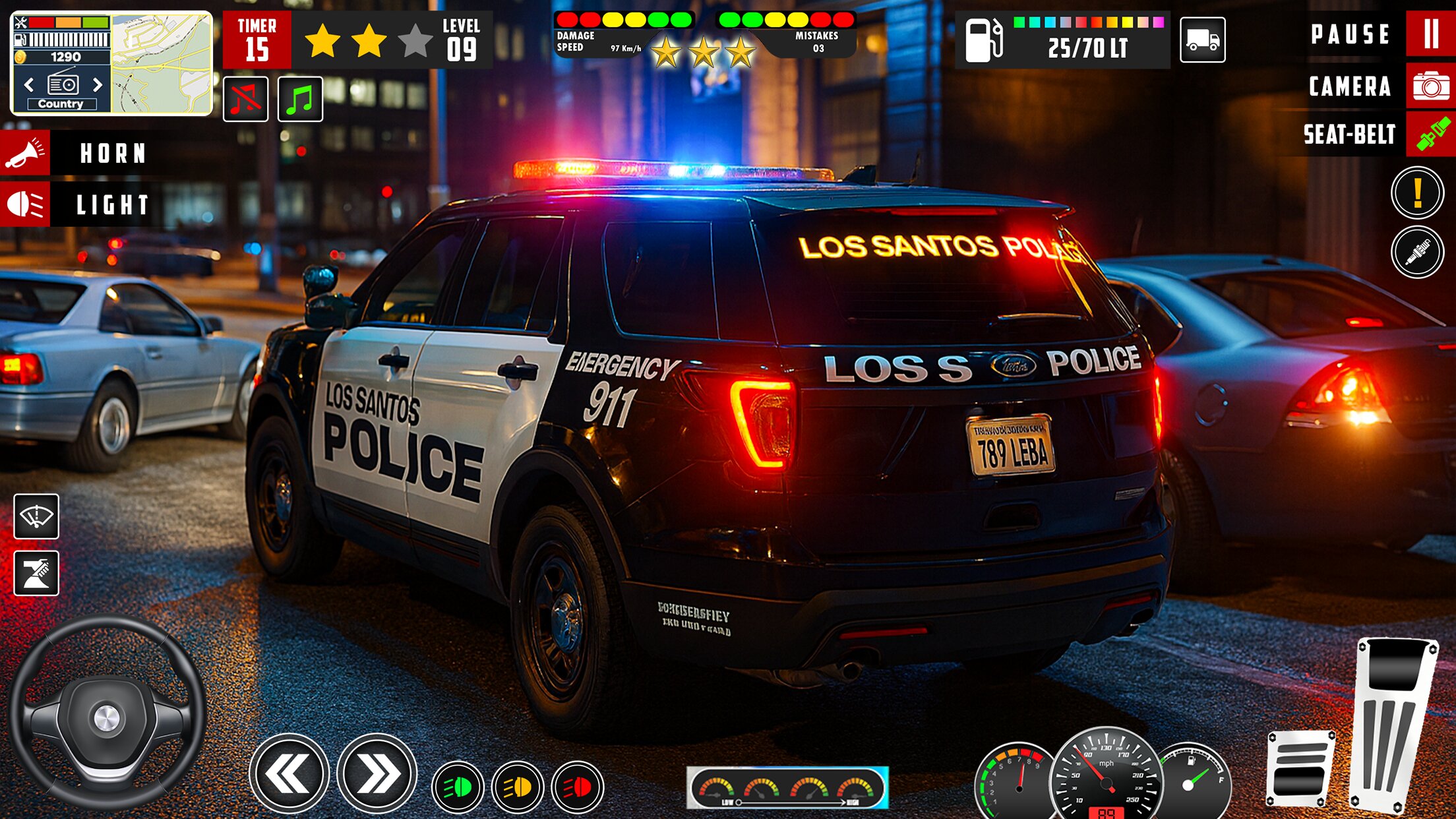Tap the truck icon next to fuel
The image size is (1456, 819).
[x=1202, y=40]
